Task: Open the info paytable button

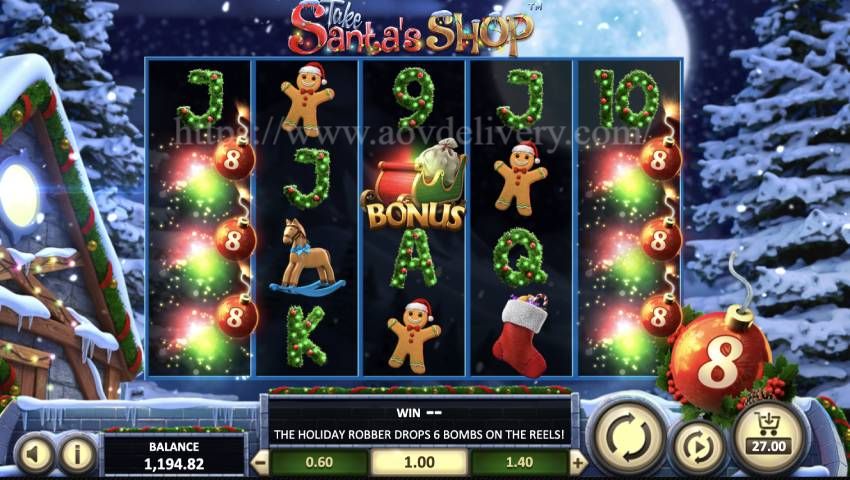Action: click(77, 455)
